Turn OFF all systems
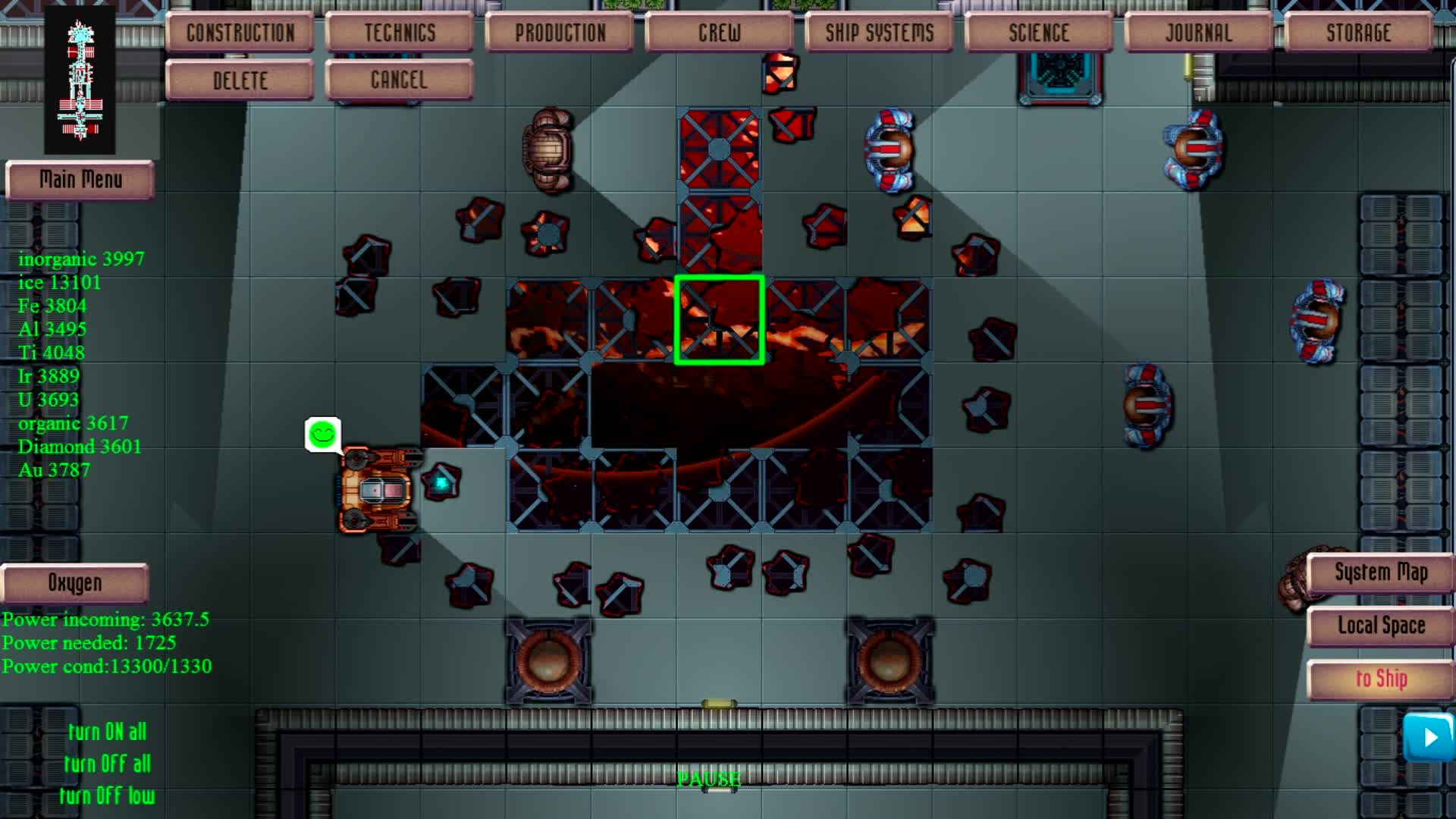The width and height of the screenshot is (1456, 819). click(x=108, y=764)
